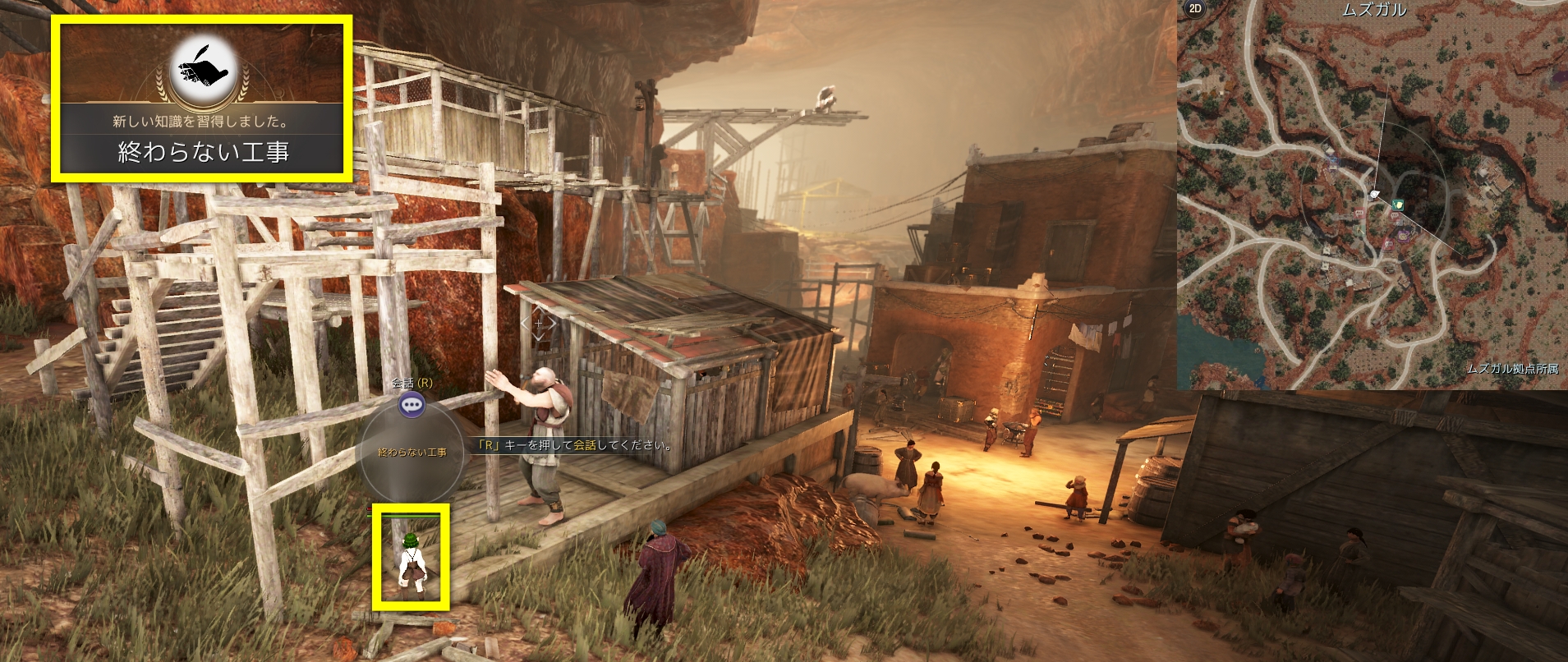
Task: Click the ムズガル region name on minimap
Action: point(1374,10)
